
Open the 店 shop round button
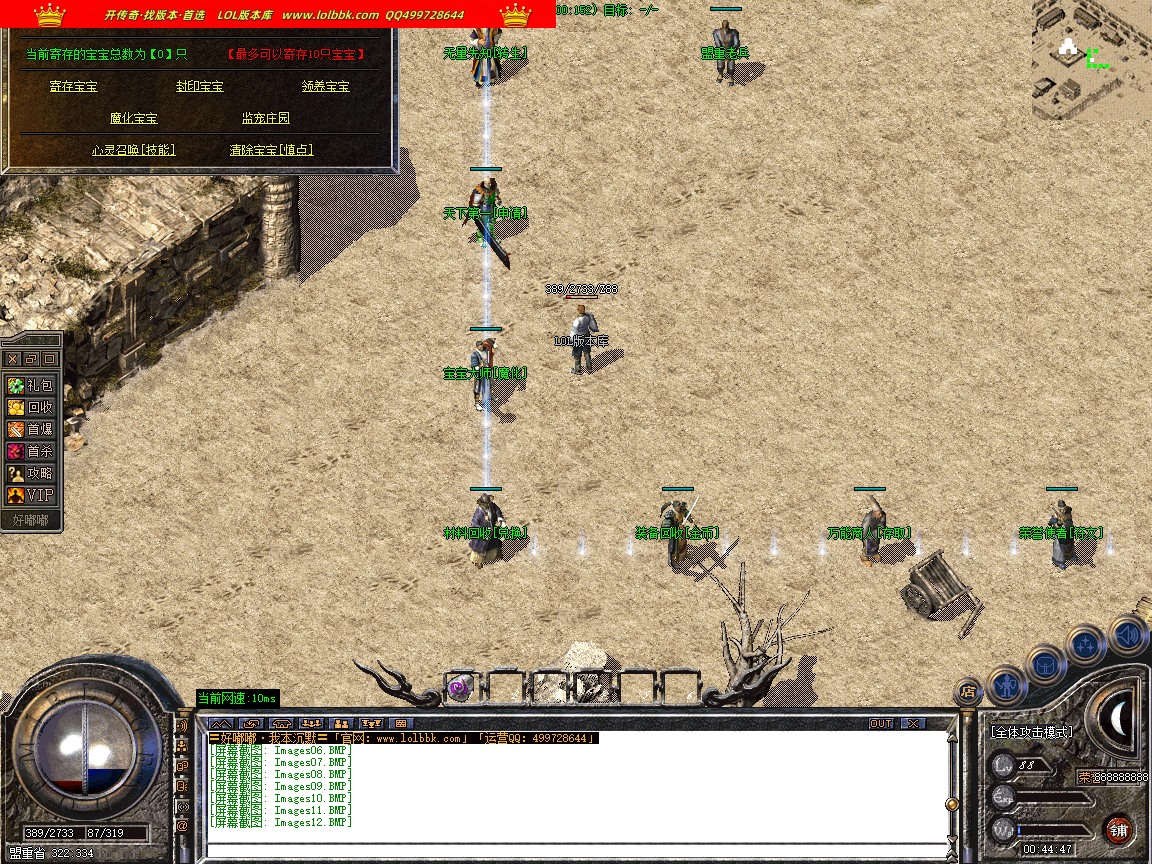[967, 690]
